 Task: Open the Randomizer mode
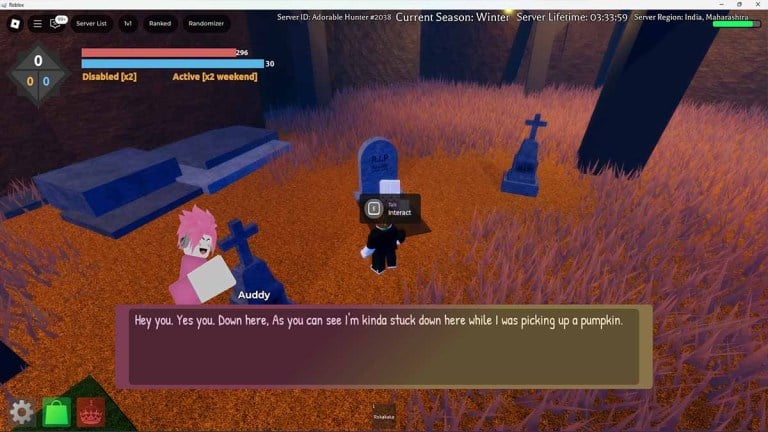point(206,23)
